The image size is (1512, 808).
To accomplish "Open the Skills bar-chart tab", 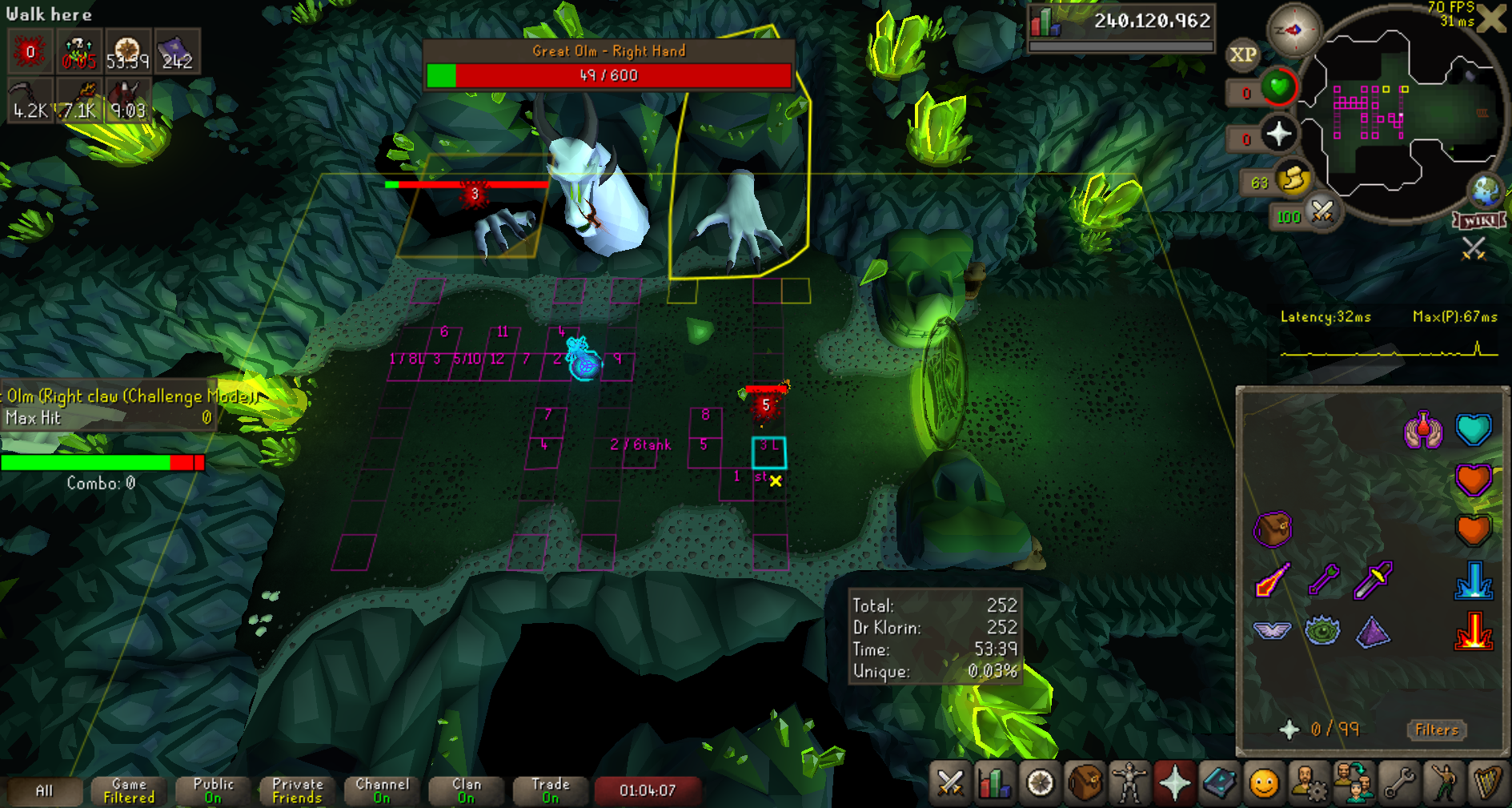I will (x=995, y=782).
